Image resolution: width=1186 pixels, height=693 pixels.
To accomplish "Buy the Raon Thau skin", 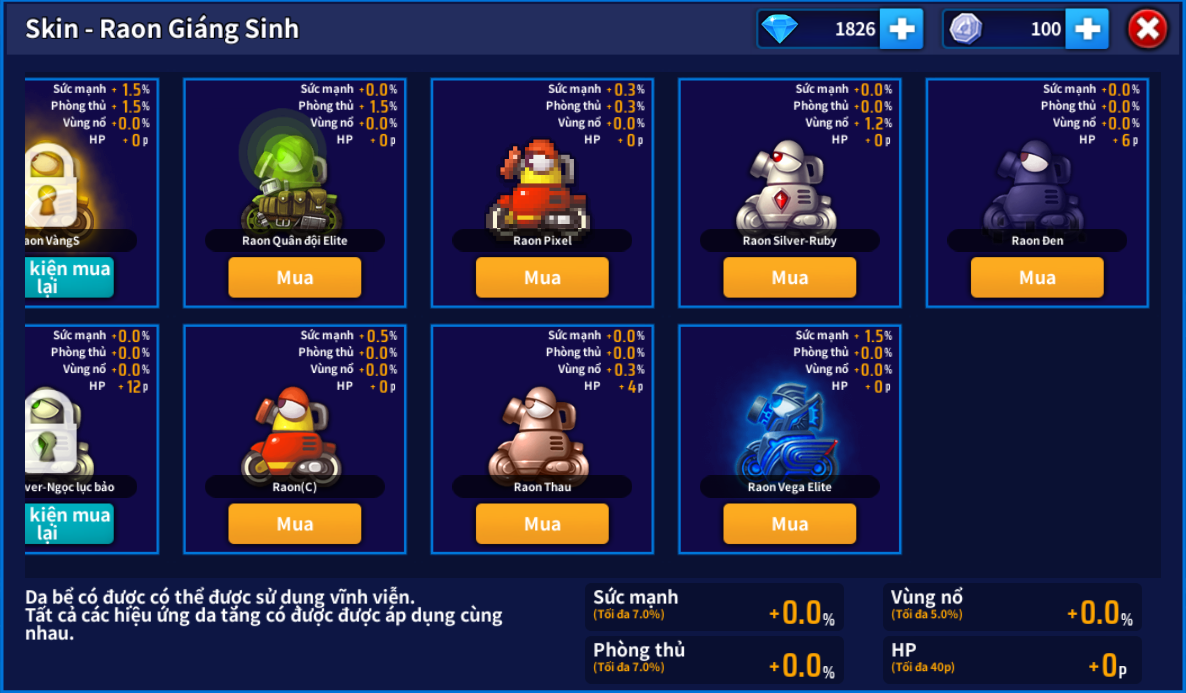I will click(542, 524).
